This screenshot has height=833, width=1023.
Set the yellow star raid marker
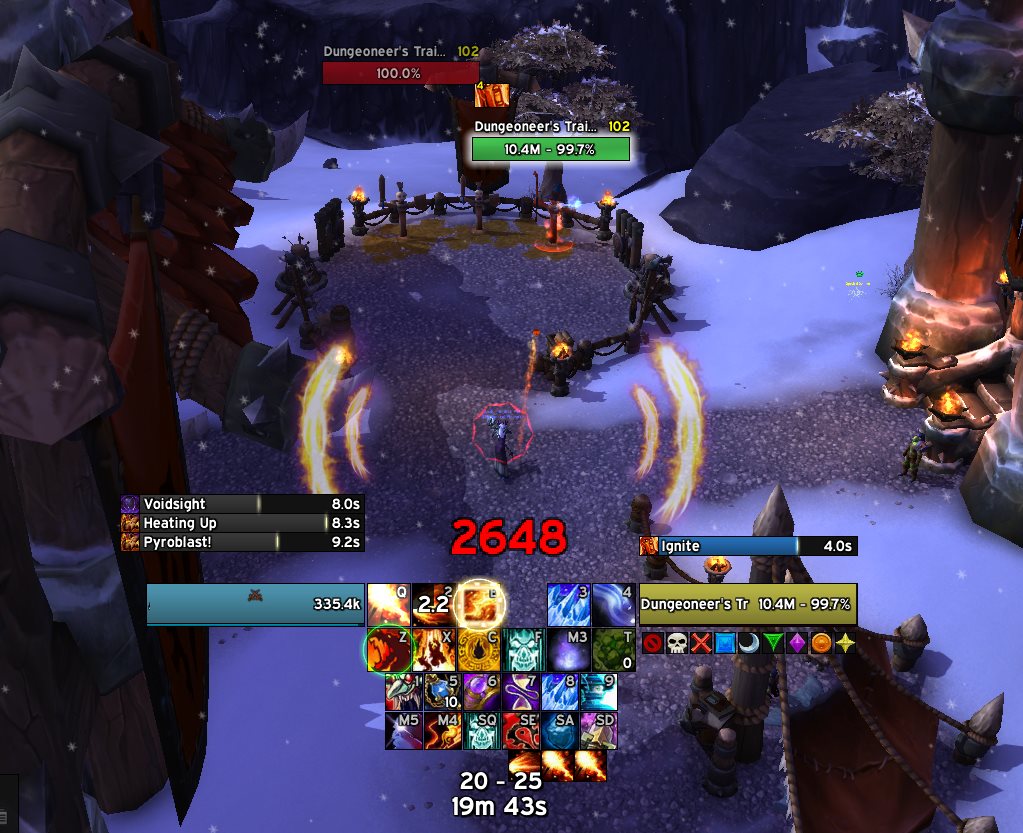(x=845, y=643)
